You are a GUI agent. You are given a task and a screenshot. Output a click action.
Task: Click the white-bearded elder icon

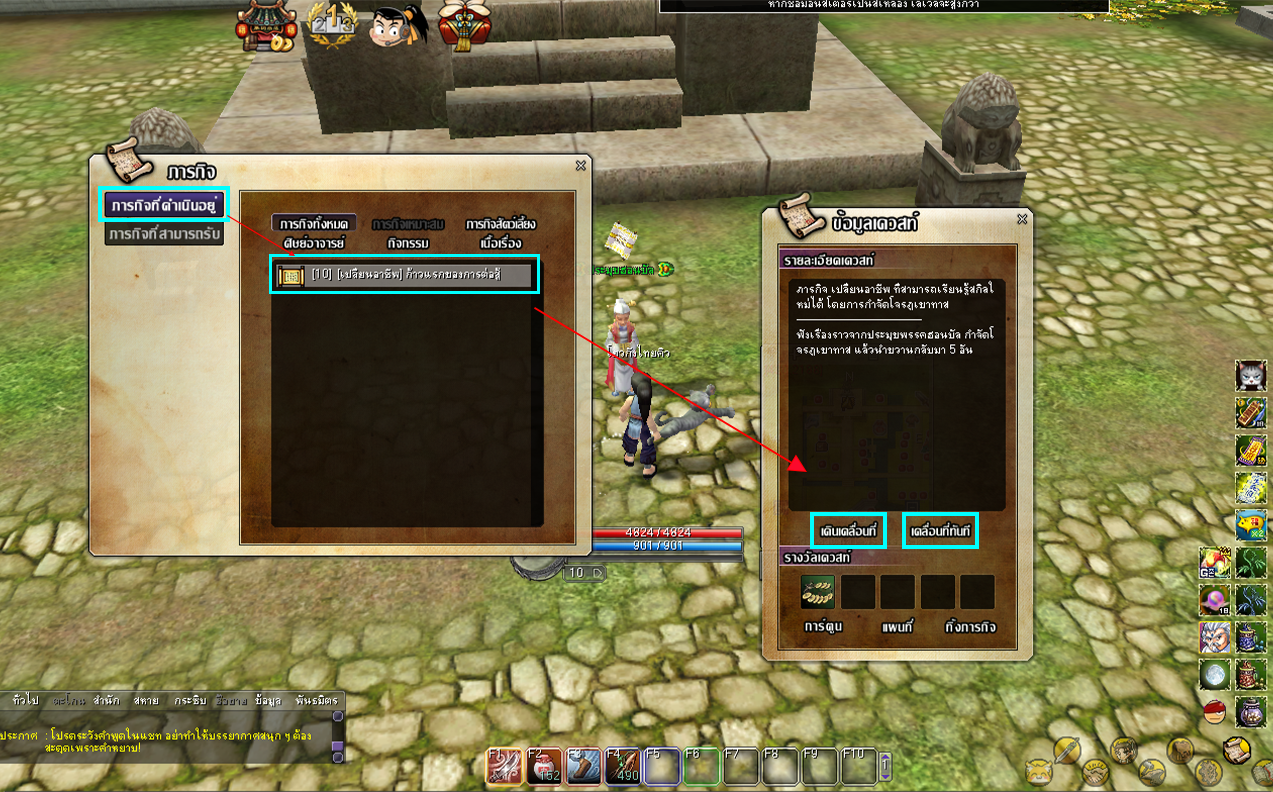(x=1213, y=637)
